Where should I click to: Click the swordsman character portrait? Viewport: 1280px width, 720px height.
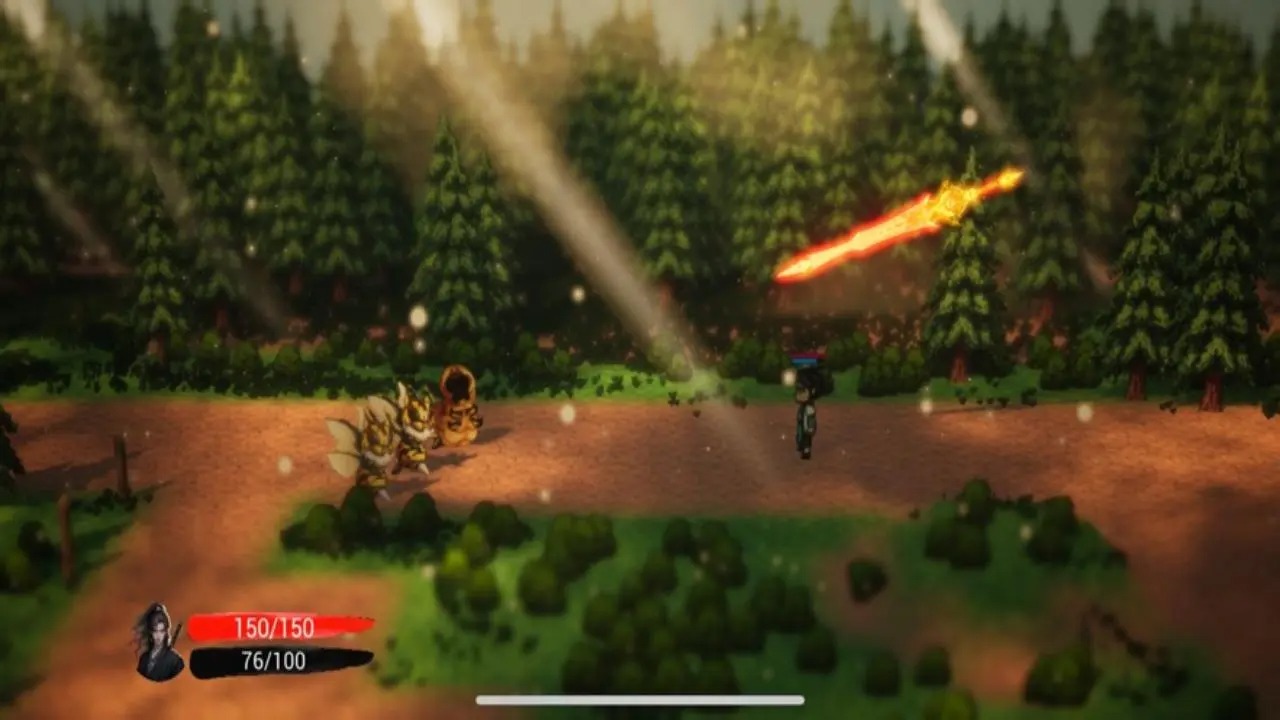pyautogui.click(x=159, y=642)
